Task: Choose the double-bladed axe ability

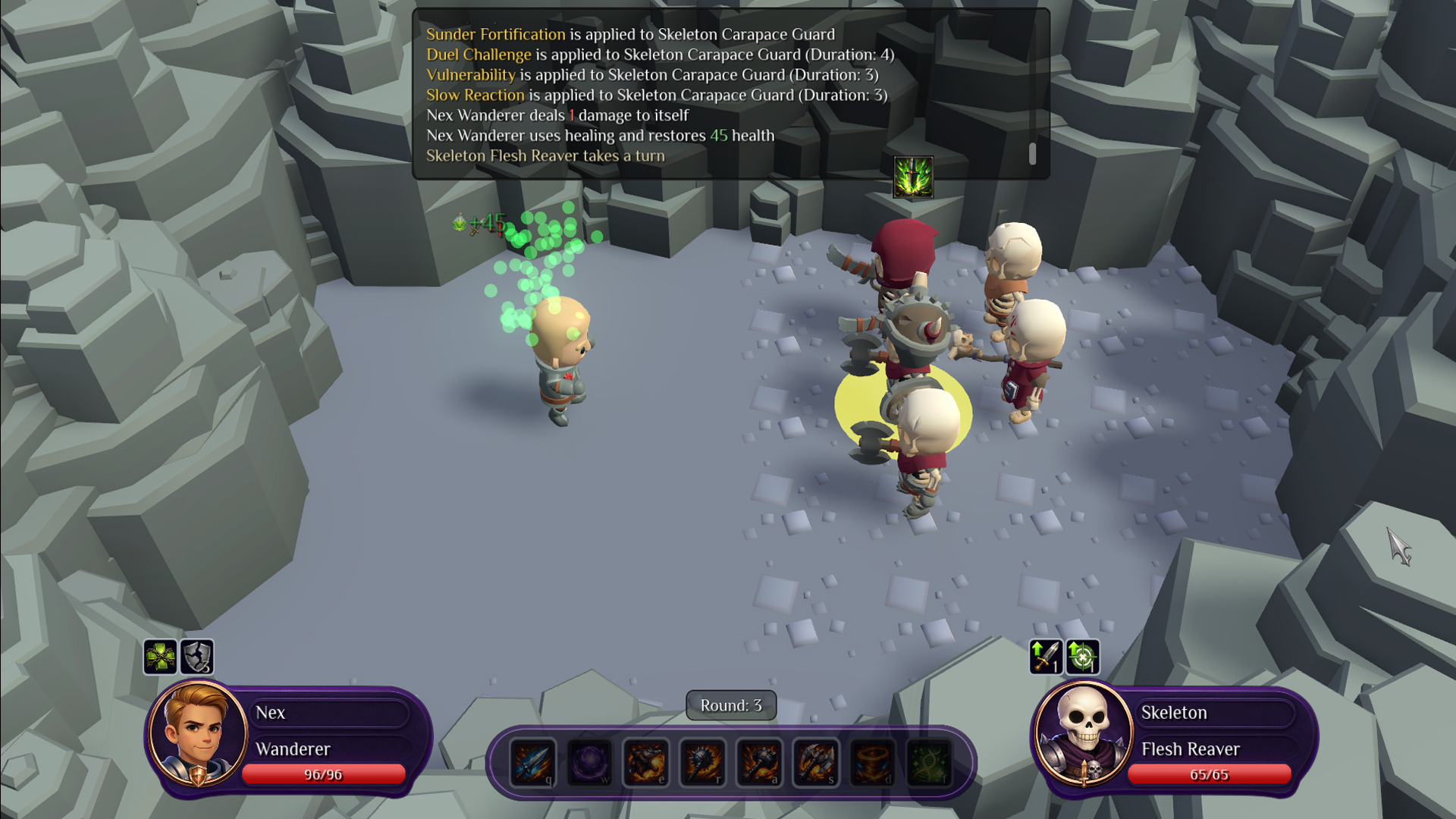Action: click(816, 762)
